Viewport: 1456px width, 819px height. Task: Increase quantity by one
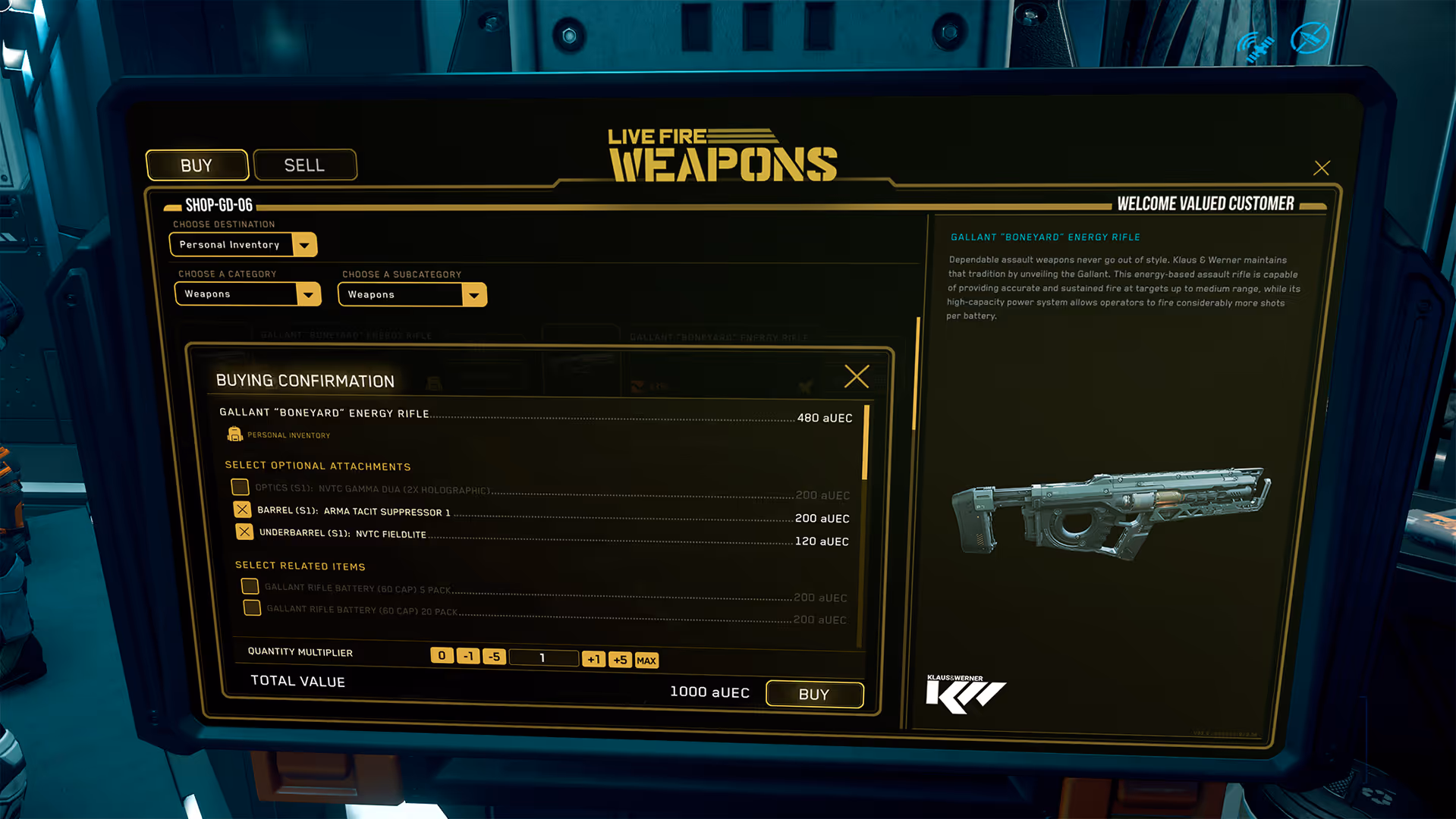coord(593,659)
